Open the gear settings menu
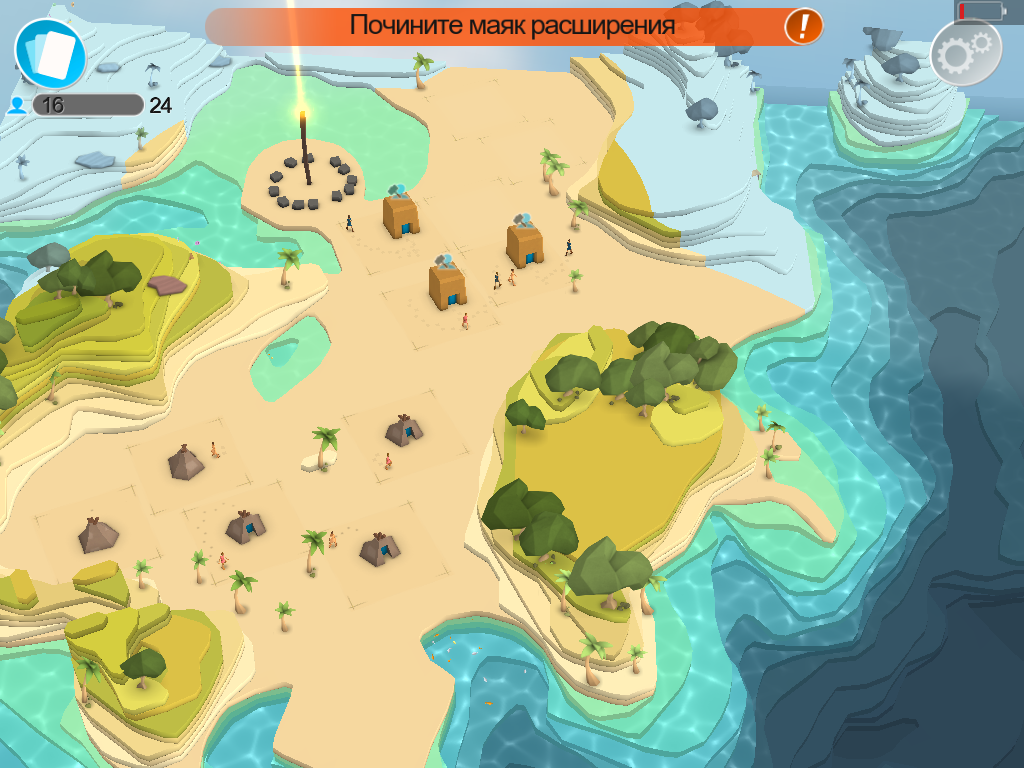This screenshot has height=768, width=1024. (965, 52)
